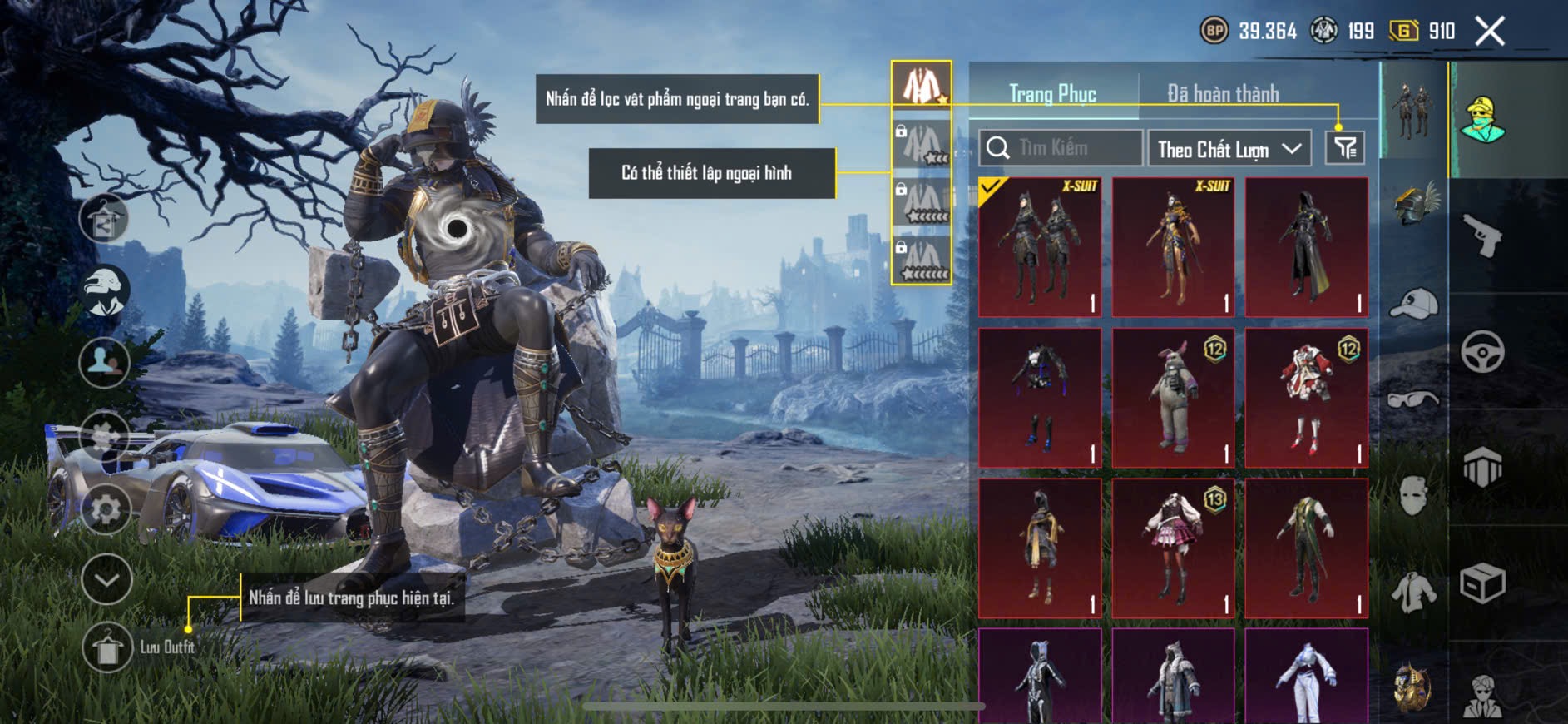Open the share outfit hanger icon

(x=104, y=218)
